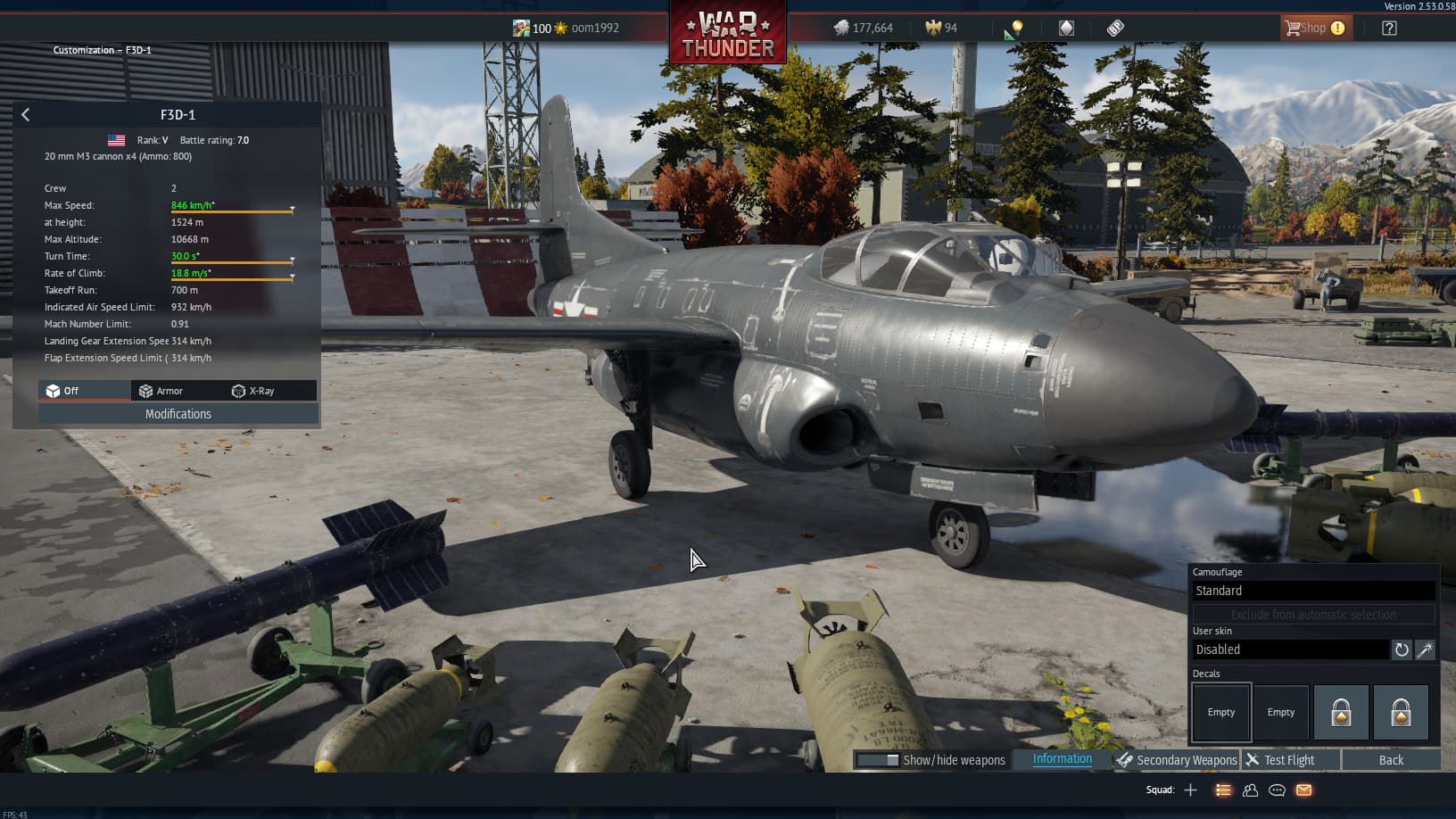
Task: Open the orange mail messages icon
Action: click(1304, 790)
